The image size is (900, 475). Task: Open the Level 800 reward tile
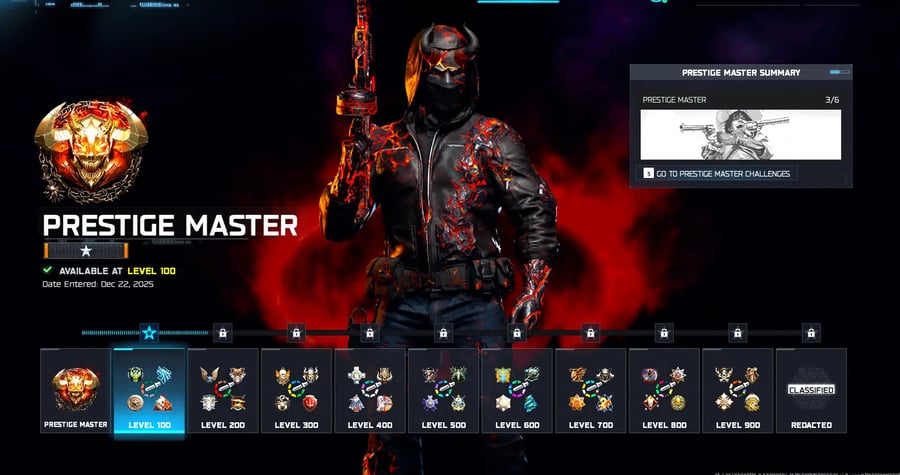click(664, 390)
